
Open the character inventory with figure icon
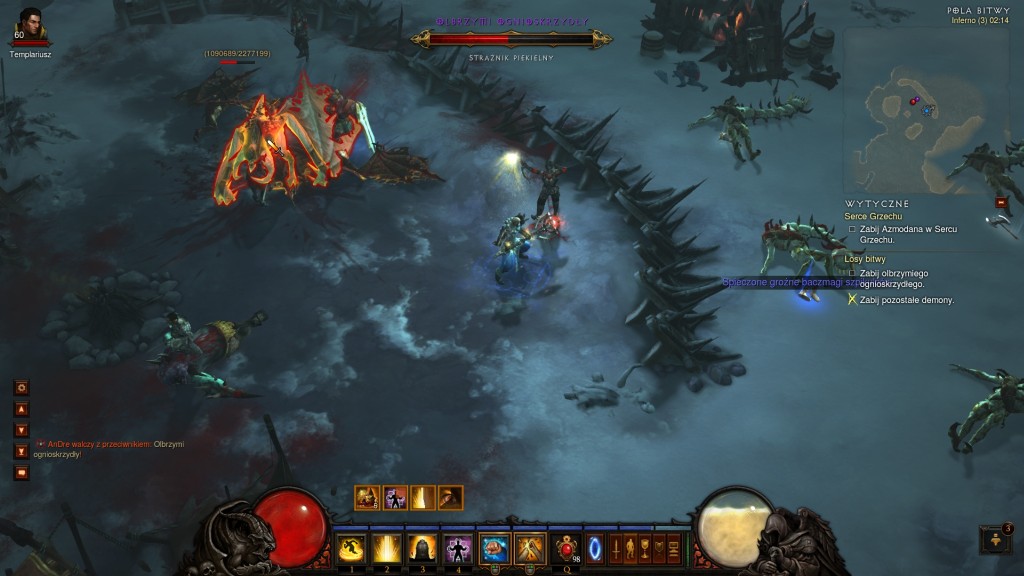(630, 548)
